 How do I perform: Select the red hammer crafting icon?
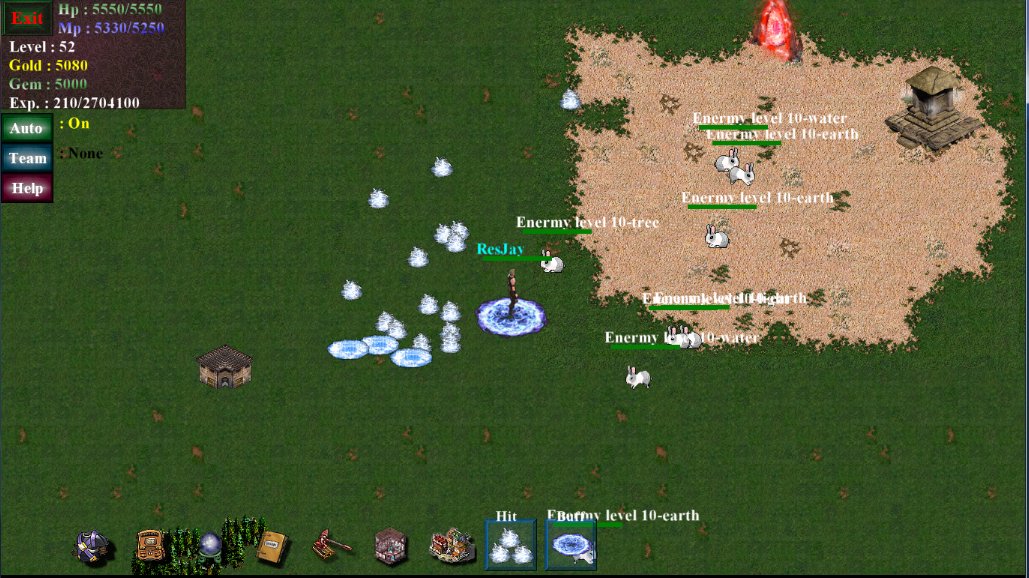coord(332,545)
